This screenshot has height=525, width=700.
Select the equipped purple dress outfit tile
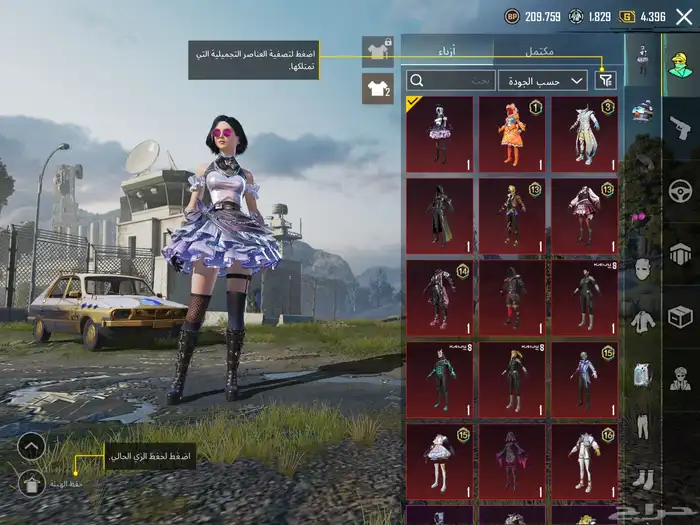pos(440,134)
